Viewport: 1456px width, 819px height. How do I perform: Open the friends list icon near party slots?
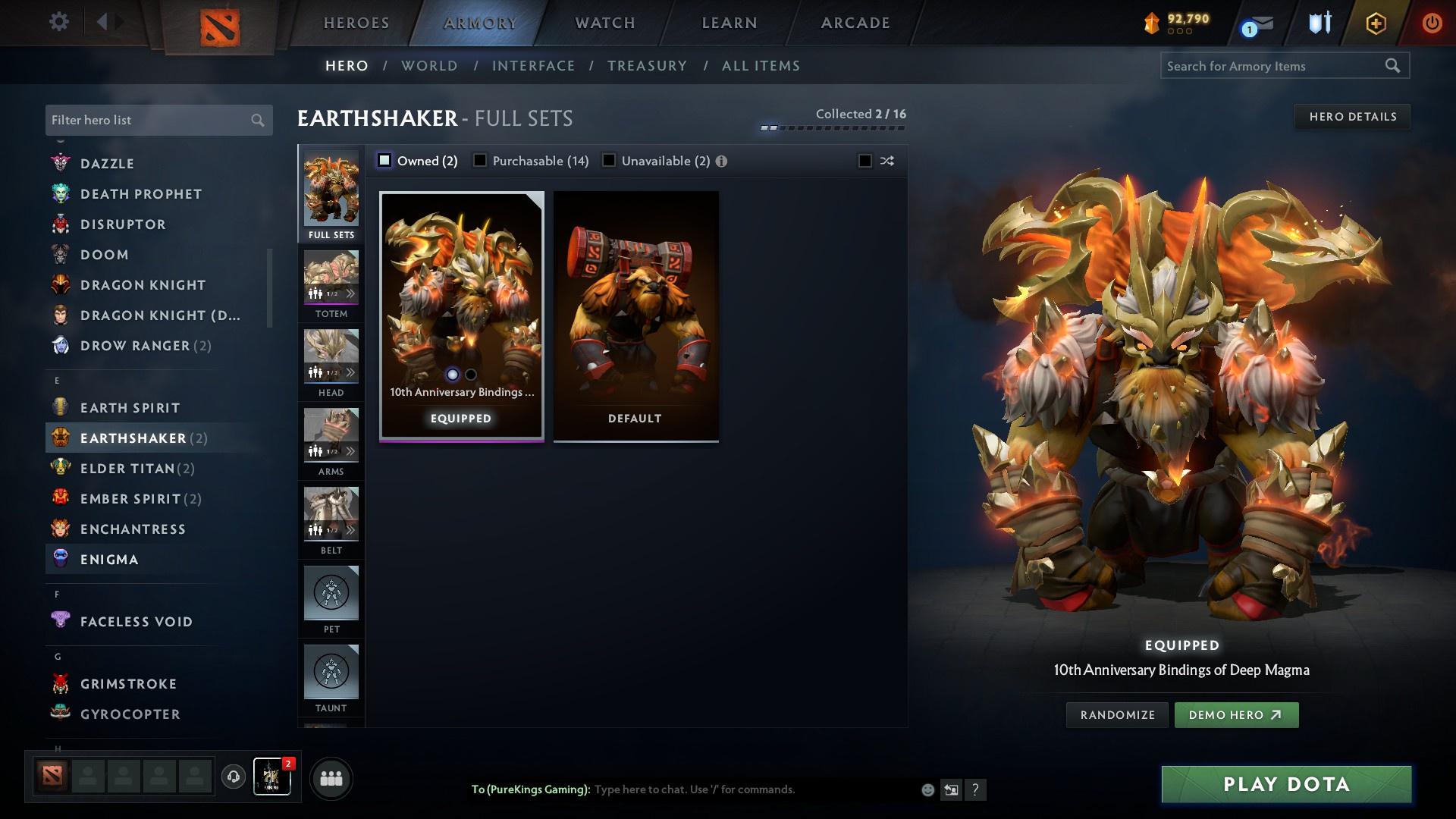pos(330,777)
